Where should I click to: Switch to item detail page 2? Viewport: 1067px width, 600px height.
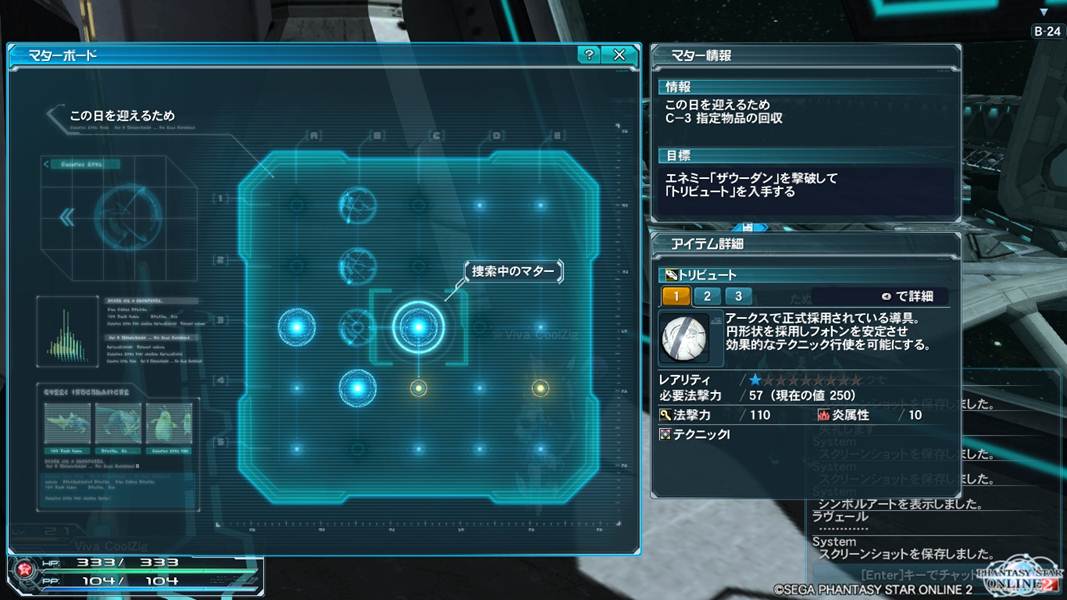707,296
